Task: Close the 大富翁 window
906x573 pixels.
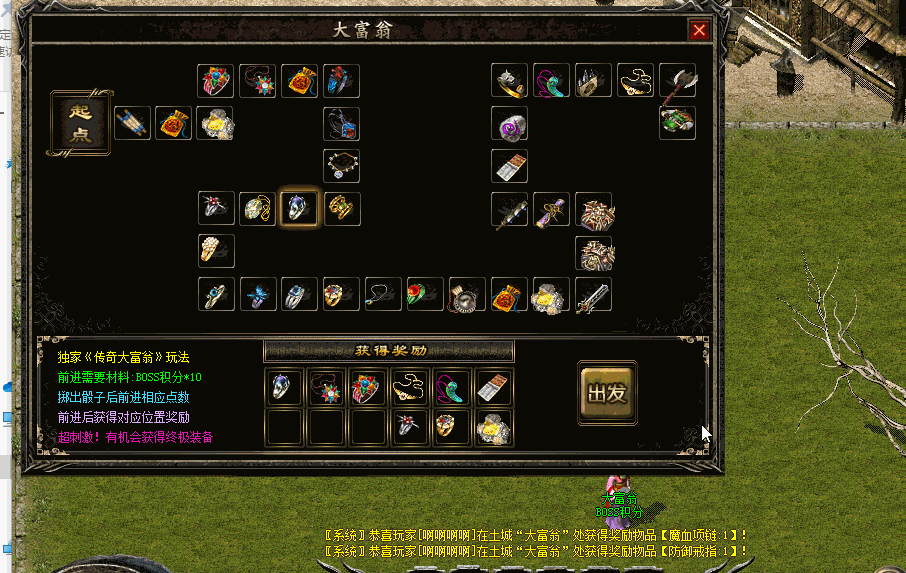Action: [699, 30]
